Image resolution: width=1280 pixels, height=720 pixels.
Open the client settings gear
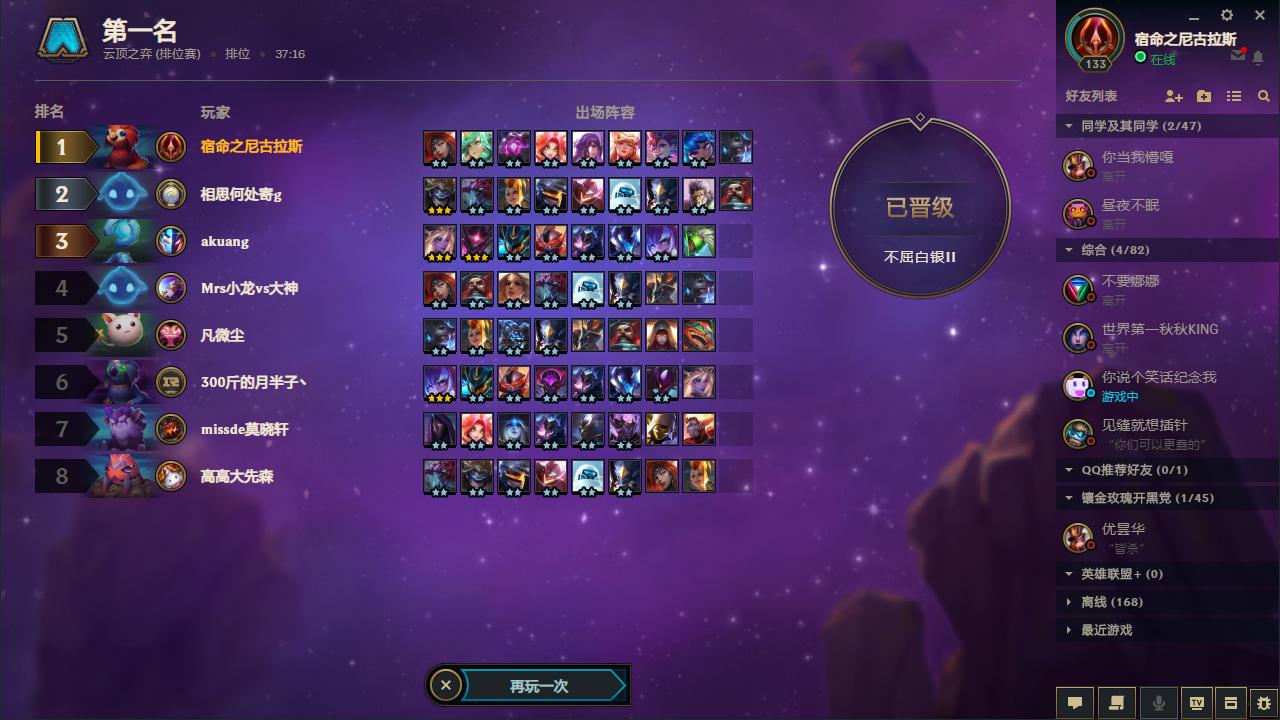(1226, 15)
